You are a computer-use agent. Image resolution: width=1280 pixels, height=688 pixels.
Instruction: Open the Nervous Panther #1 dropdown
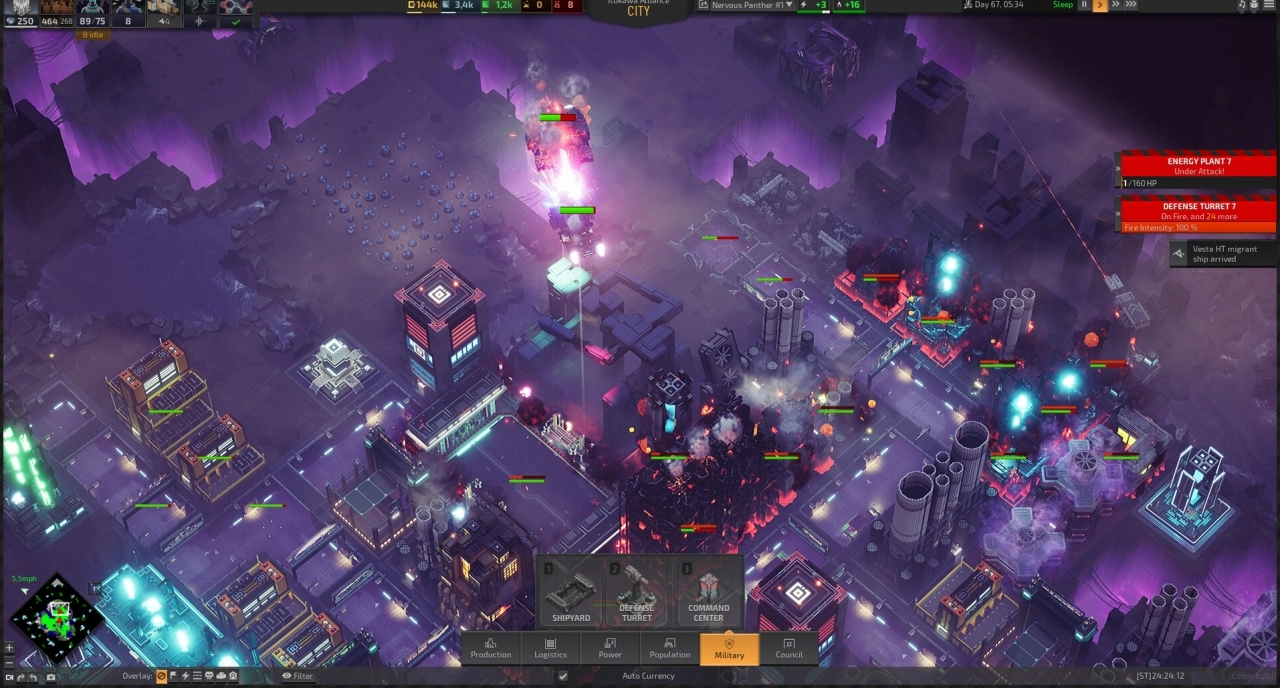click(750, 5)
